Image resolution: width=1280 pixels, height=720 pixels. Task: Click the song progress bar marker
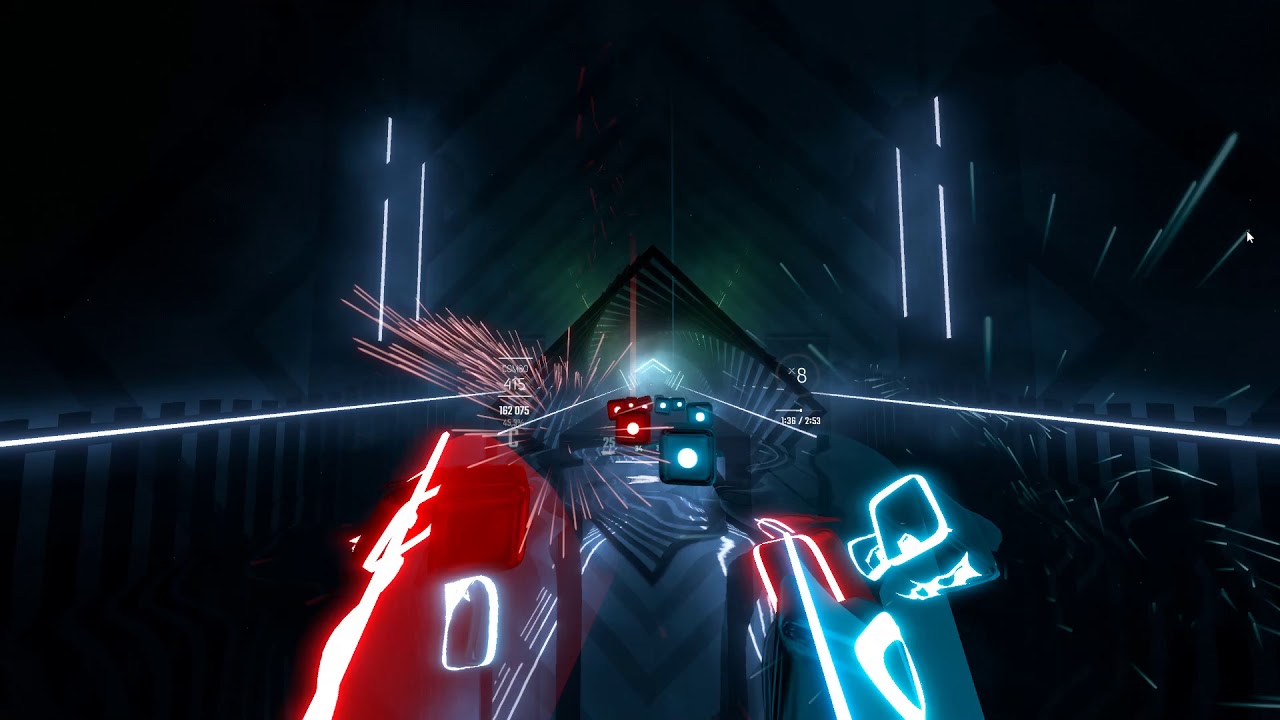[800, 409]
